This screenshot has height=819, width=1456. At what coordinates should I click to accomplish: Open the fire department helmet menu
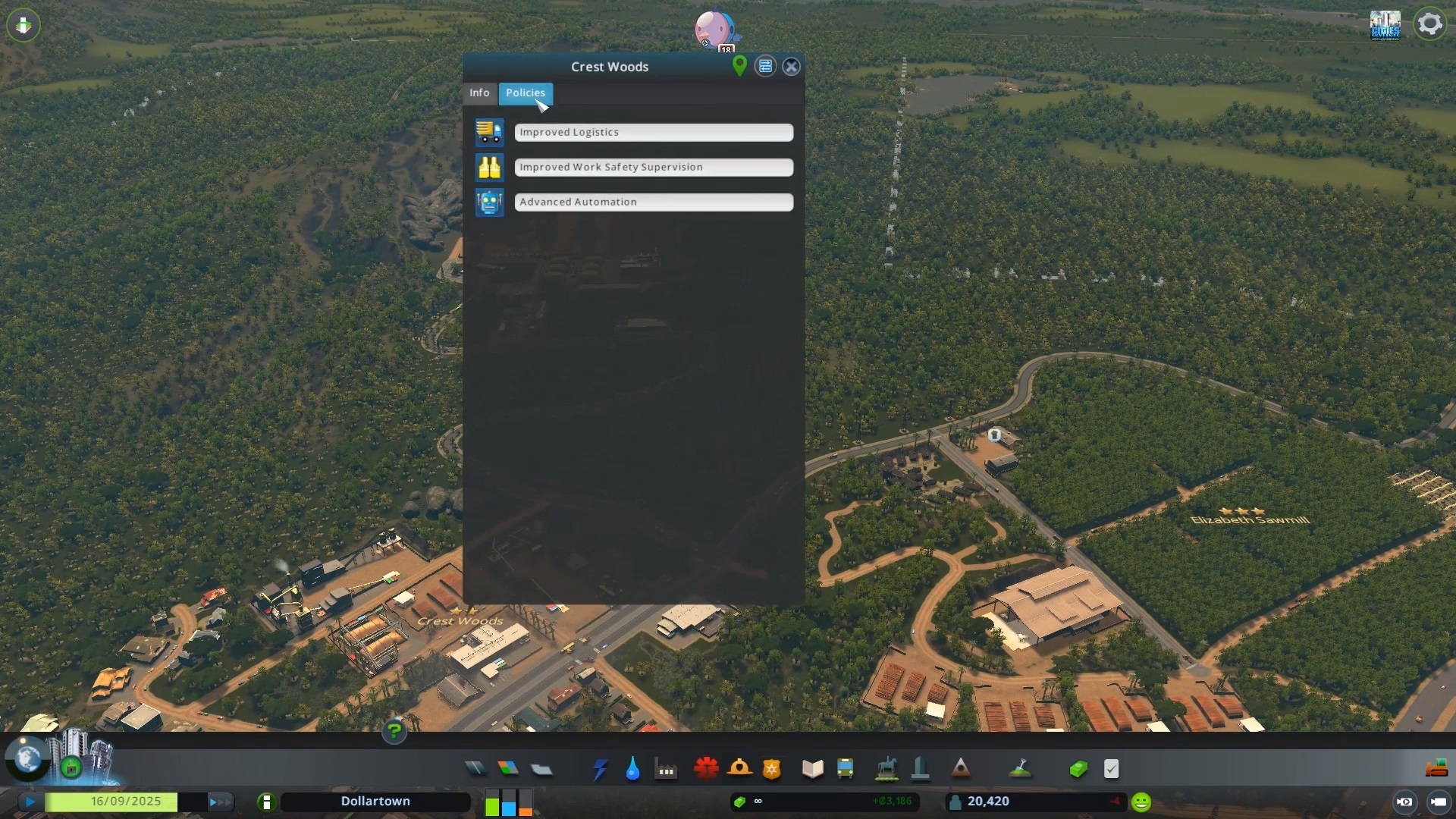(x=739, y=769)
